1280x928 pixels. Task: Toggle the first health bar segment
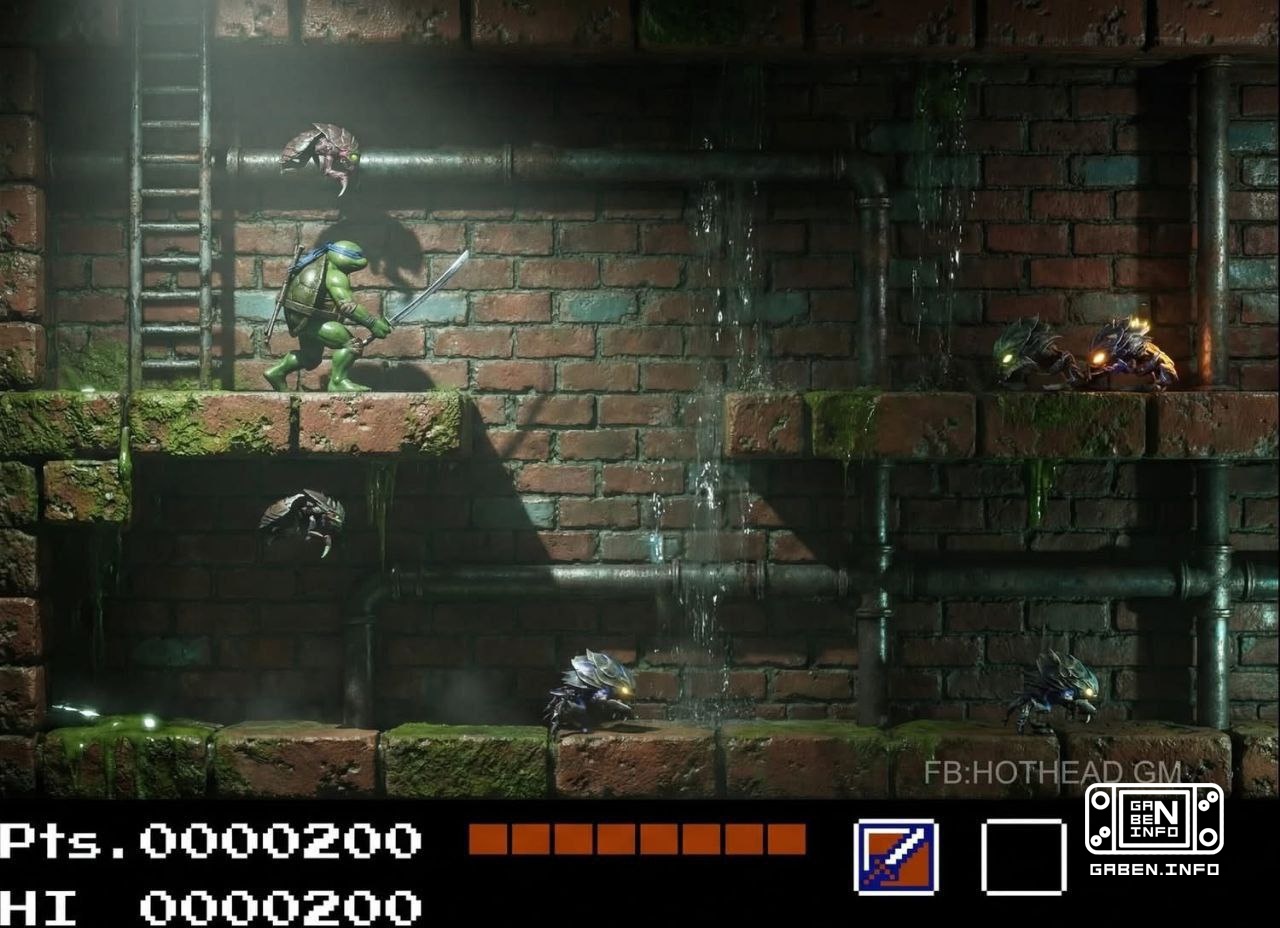click(489, 840)
